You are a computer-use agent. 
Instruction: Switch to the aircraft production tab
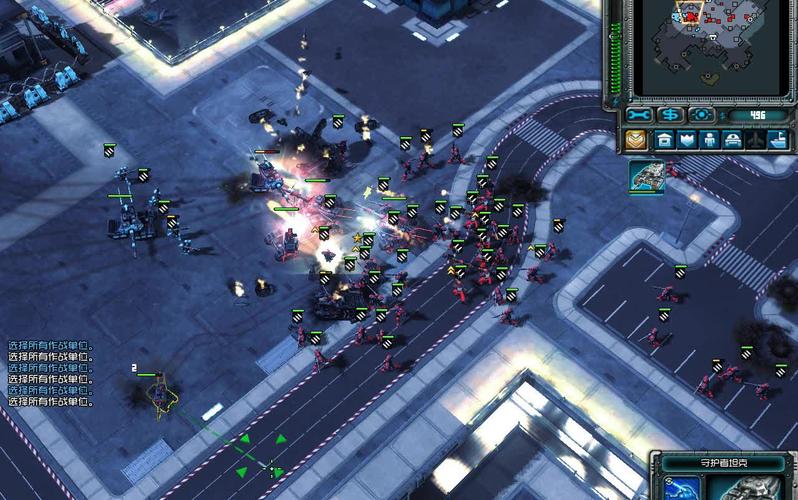(x=756, y=140)
